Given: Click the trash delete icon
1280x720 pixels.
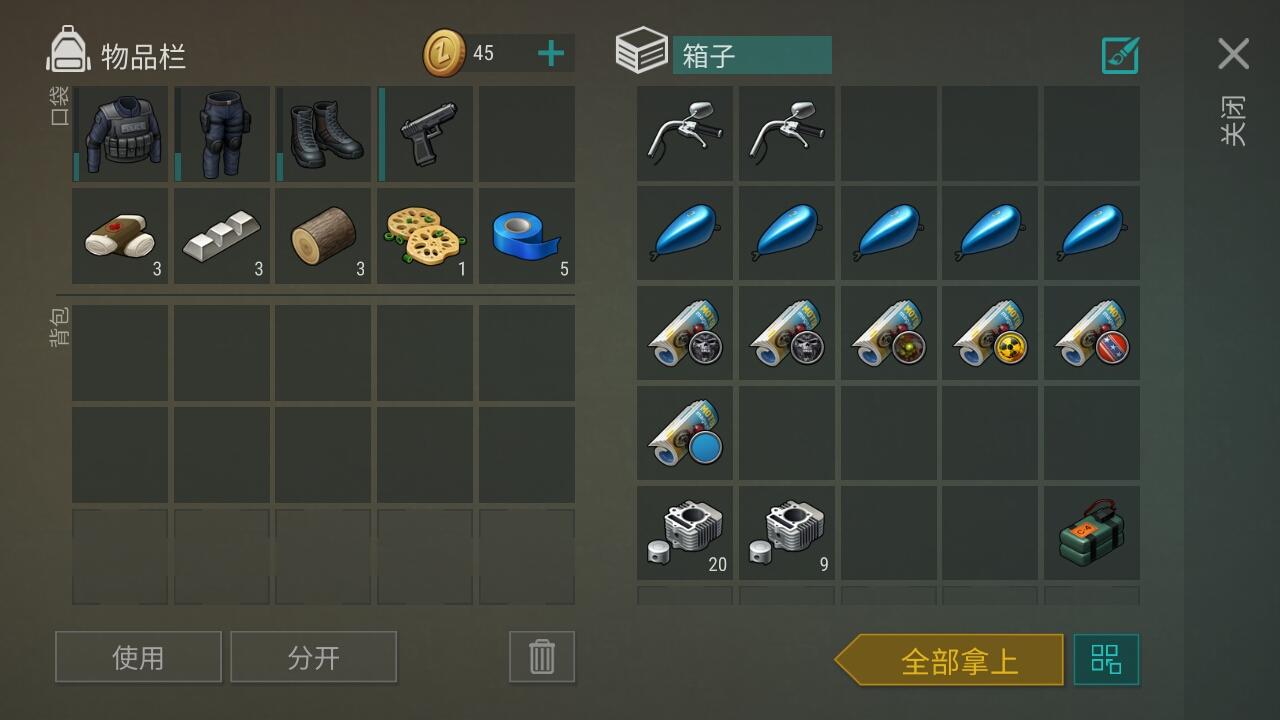Looking at the screenshot, I should (x=541, y=656).
